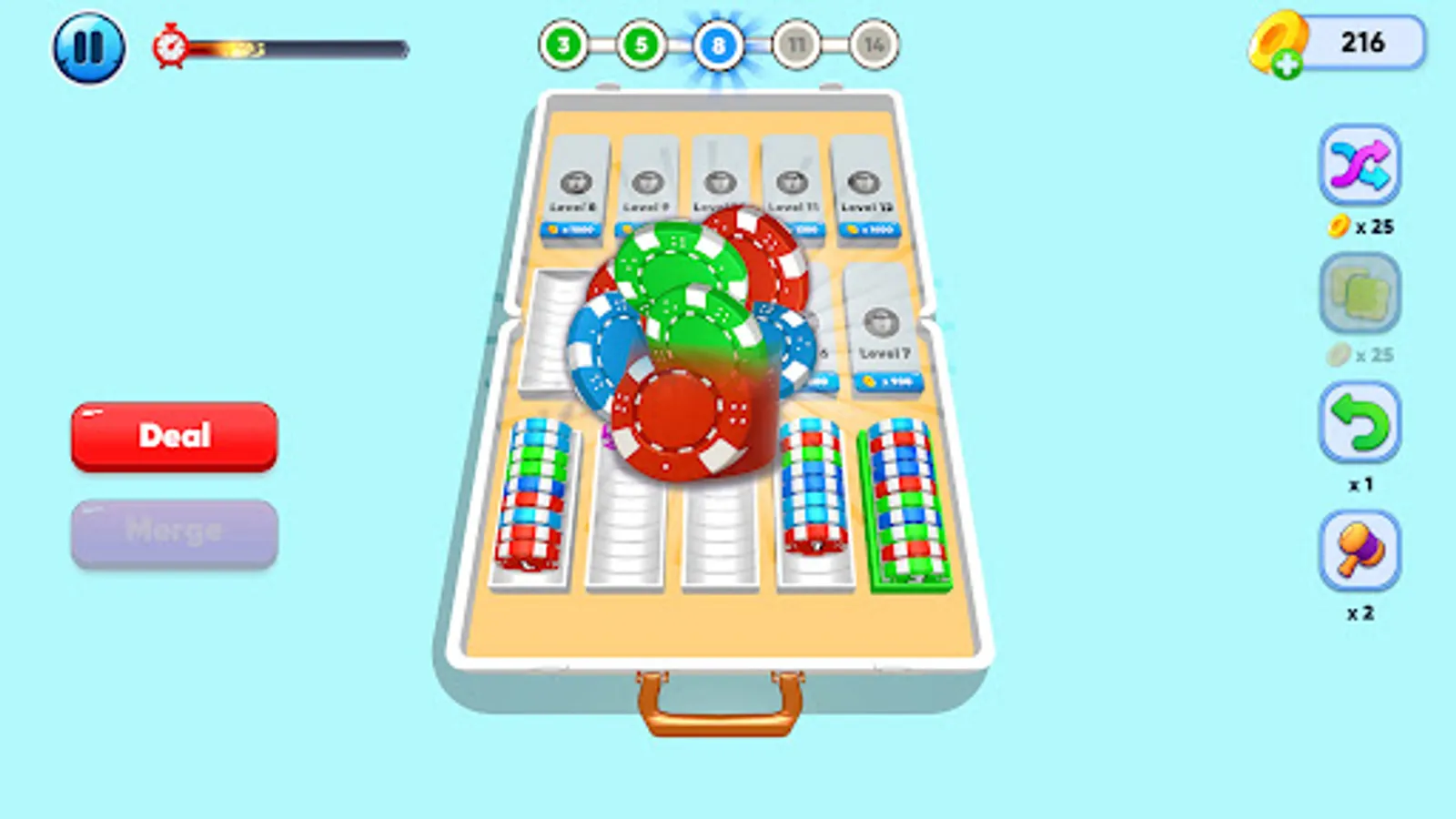1456x819 pixels.
Task: Tap the highlighted level 8 milestone node
Action: [719, 46]
